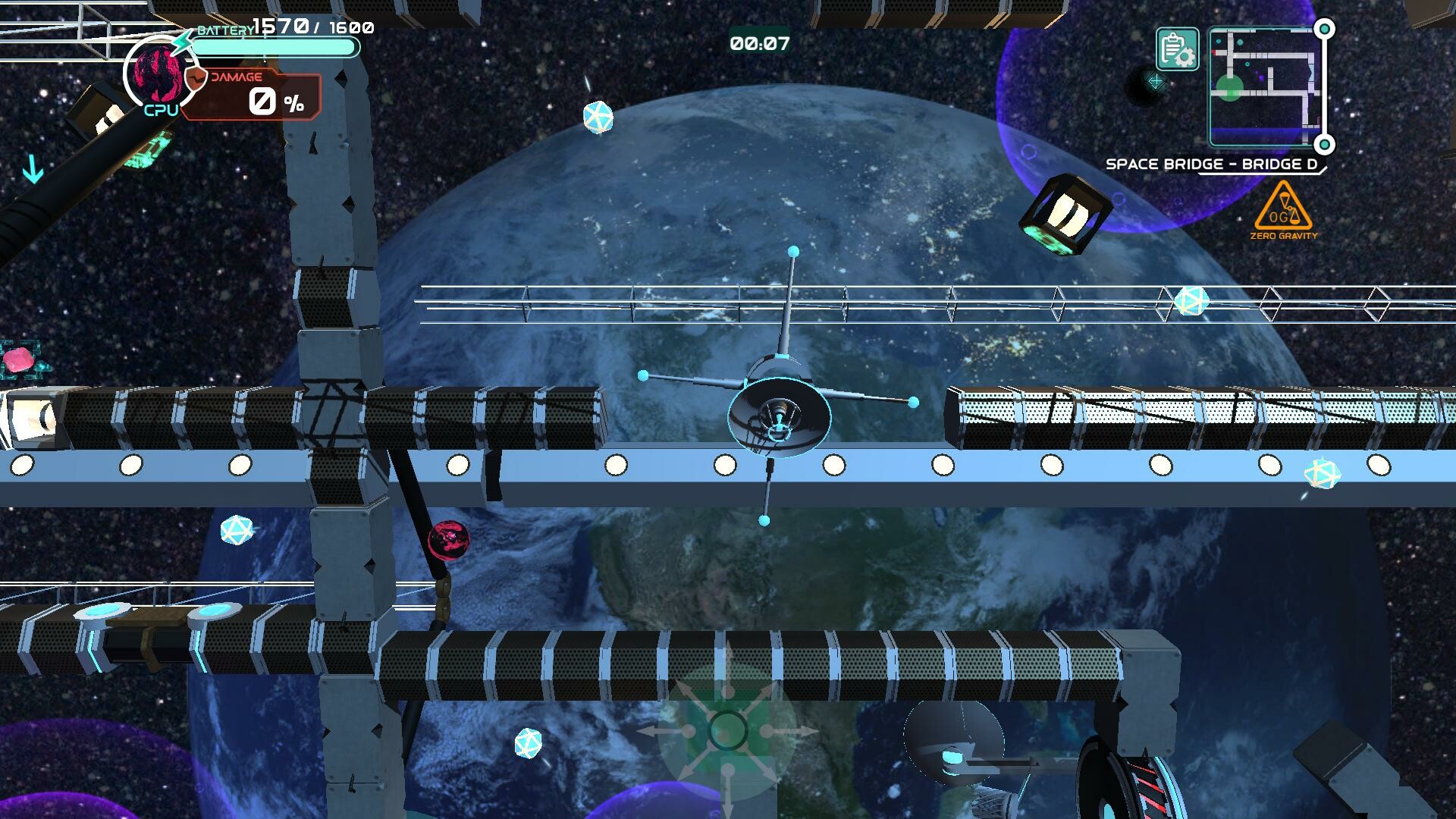
Task: Click the 00:07 timer display
Action: pos(758,44)
